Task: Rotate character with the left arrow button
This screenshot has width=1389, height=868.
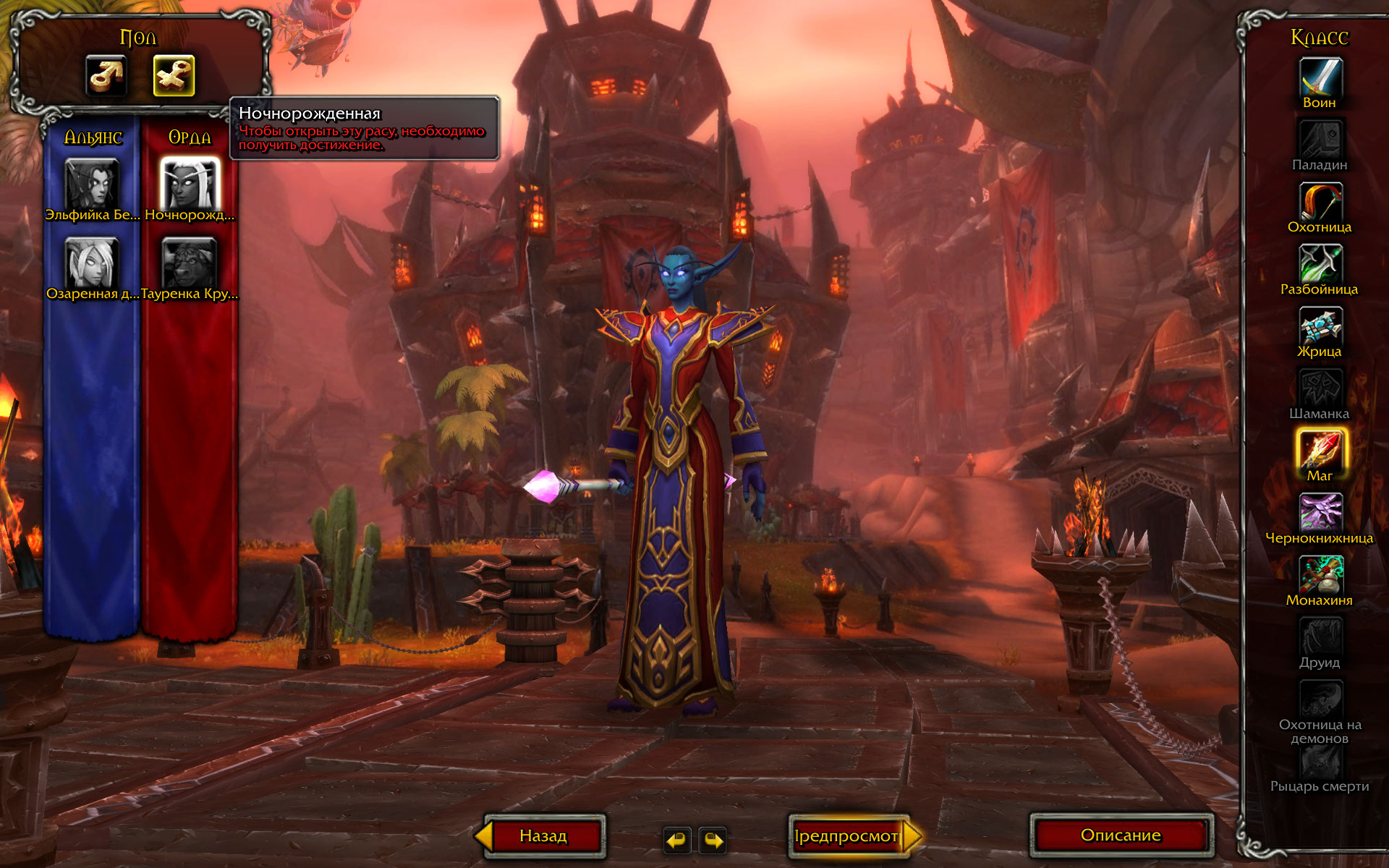Action: pos(676,841)
